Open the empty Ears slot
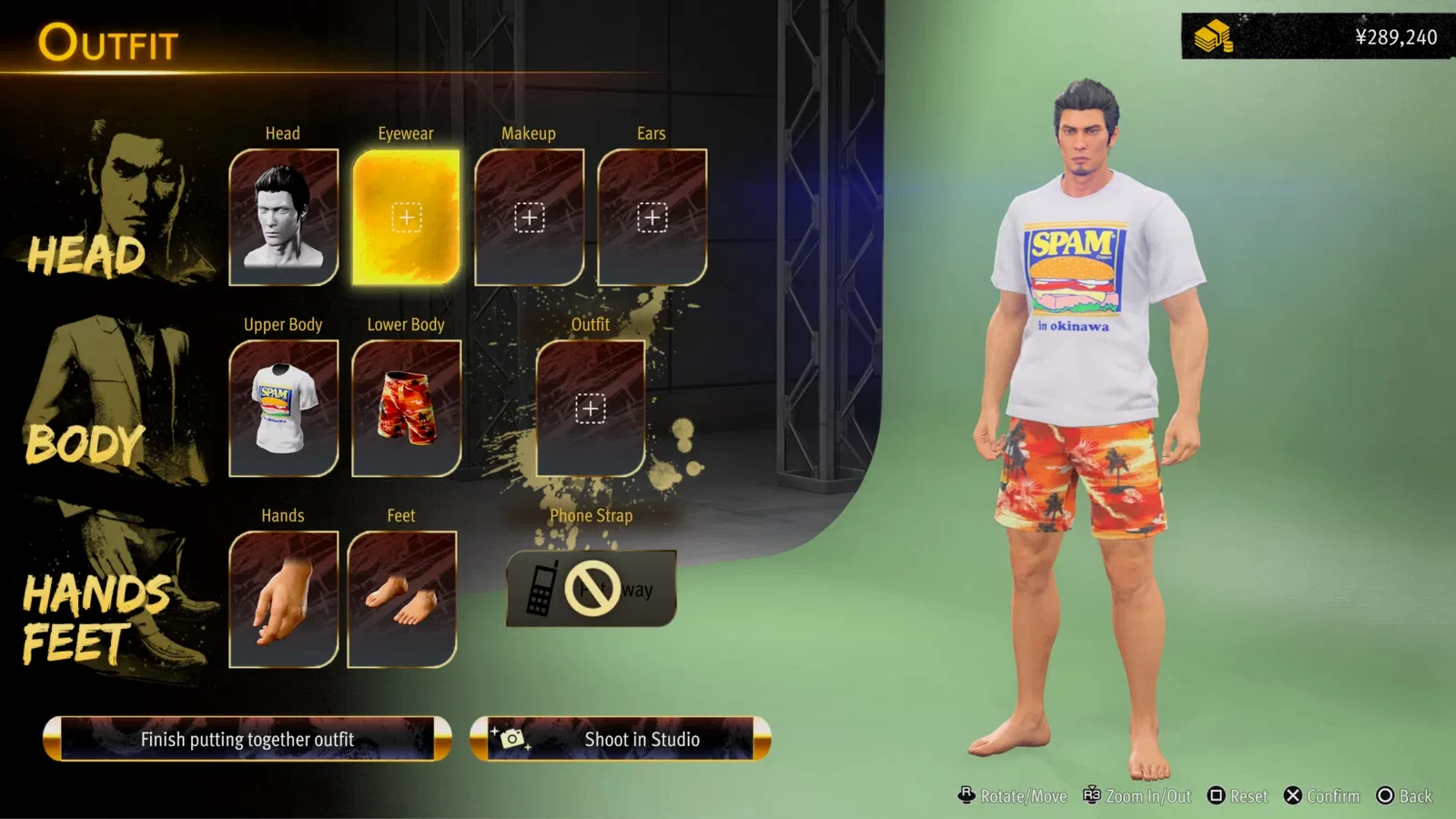 pyautogui.click(x=652, y=217)
